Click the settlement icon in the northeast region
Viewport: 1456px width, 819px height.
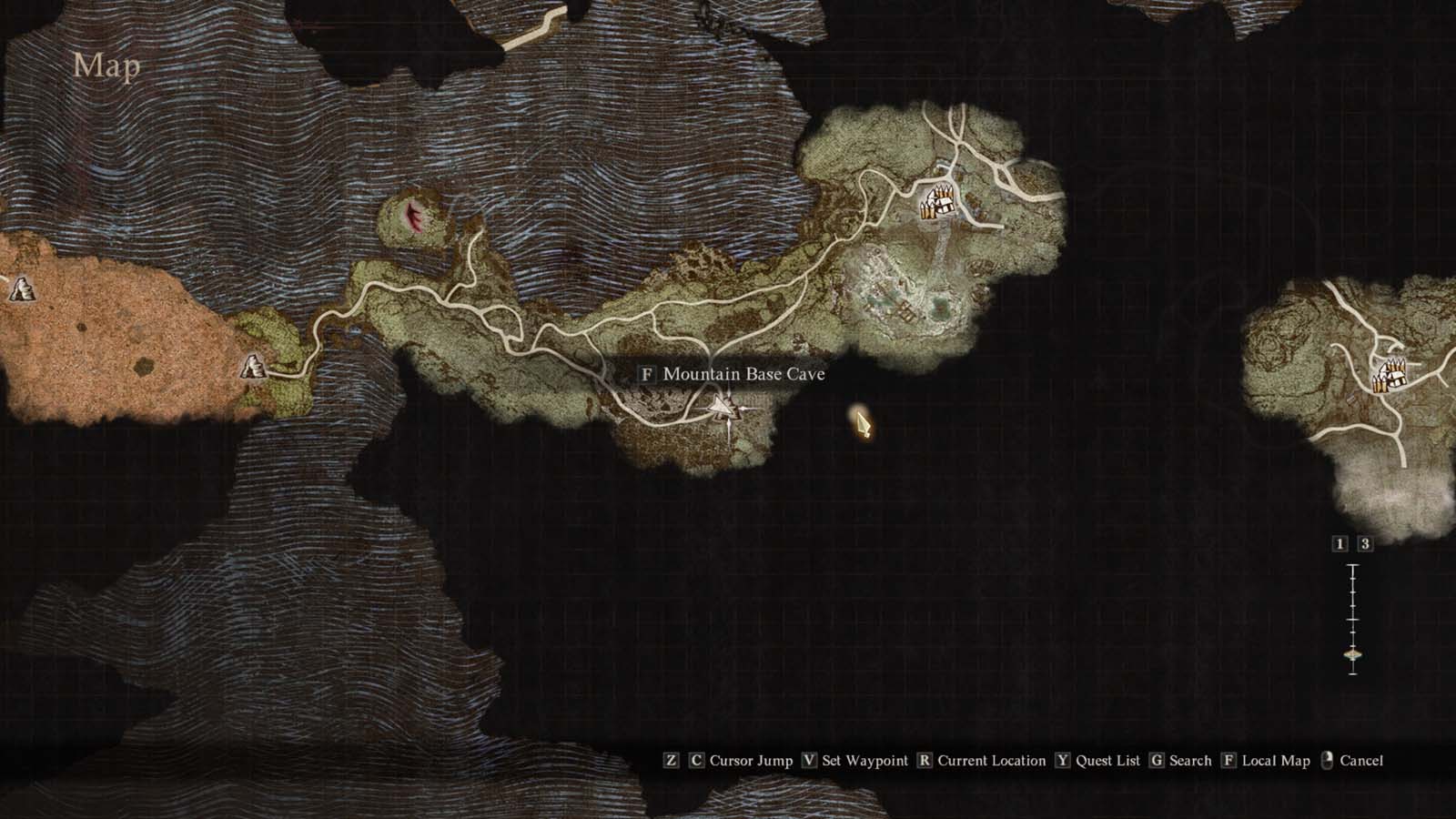click(938, 202)
